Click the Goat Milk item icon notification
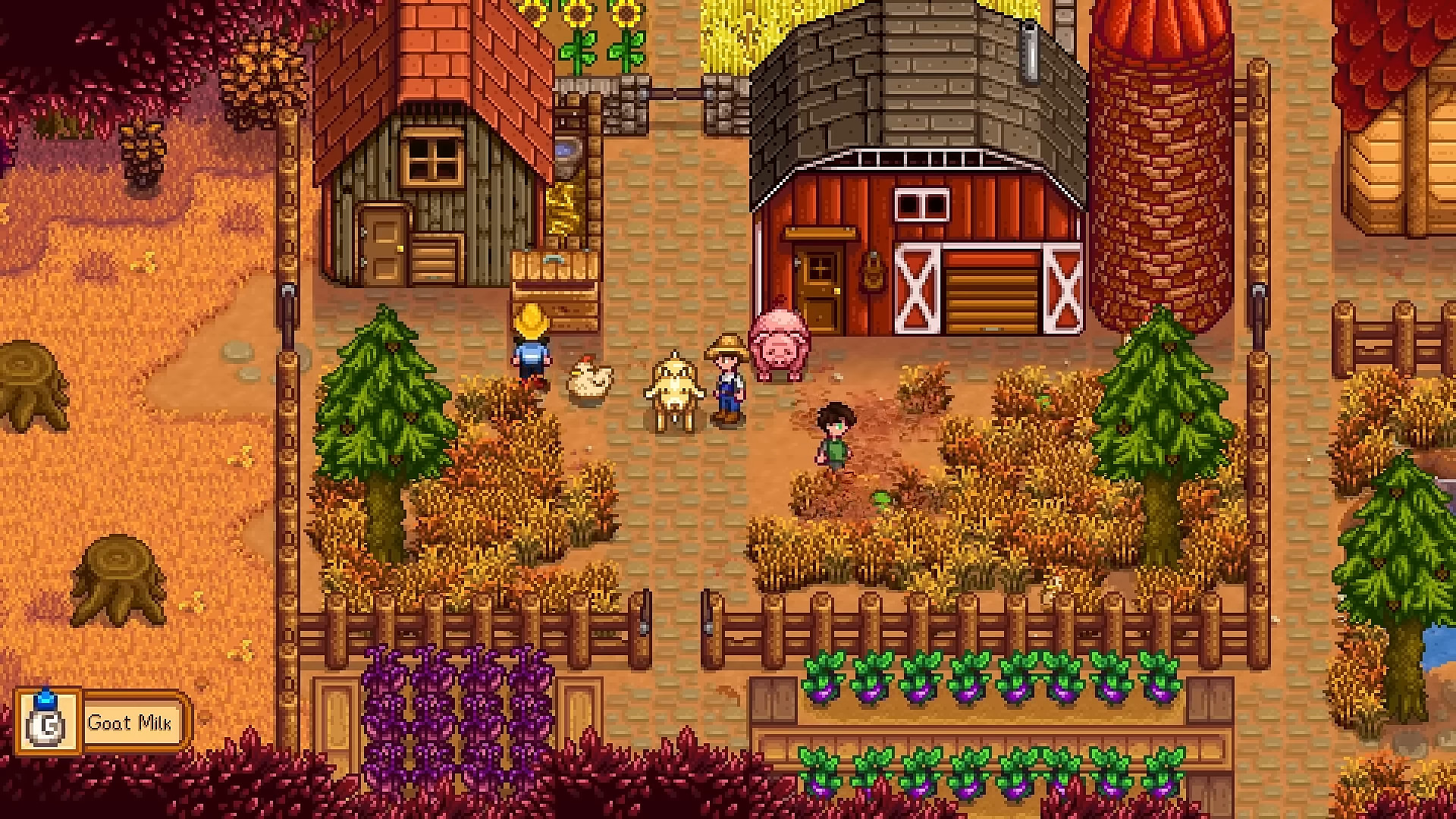The height and width of the screenshot is (819, 1456). click(47, 720)
